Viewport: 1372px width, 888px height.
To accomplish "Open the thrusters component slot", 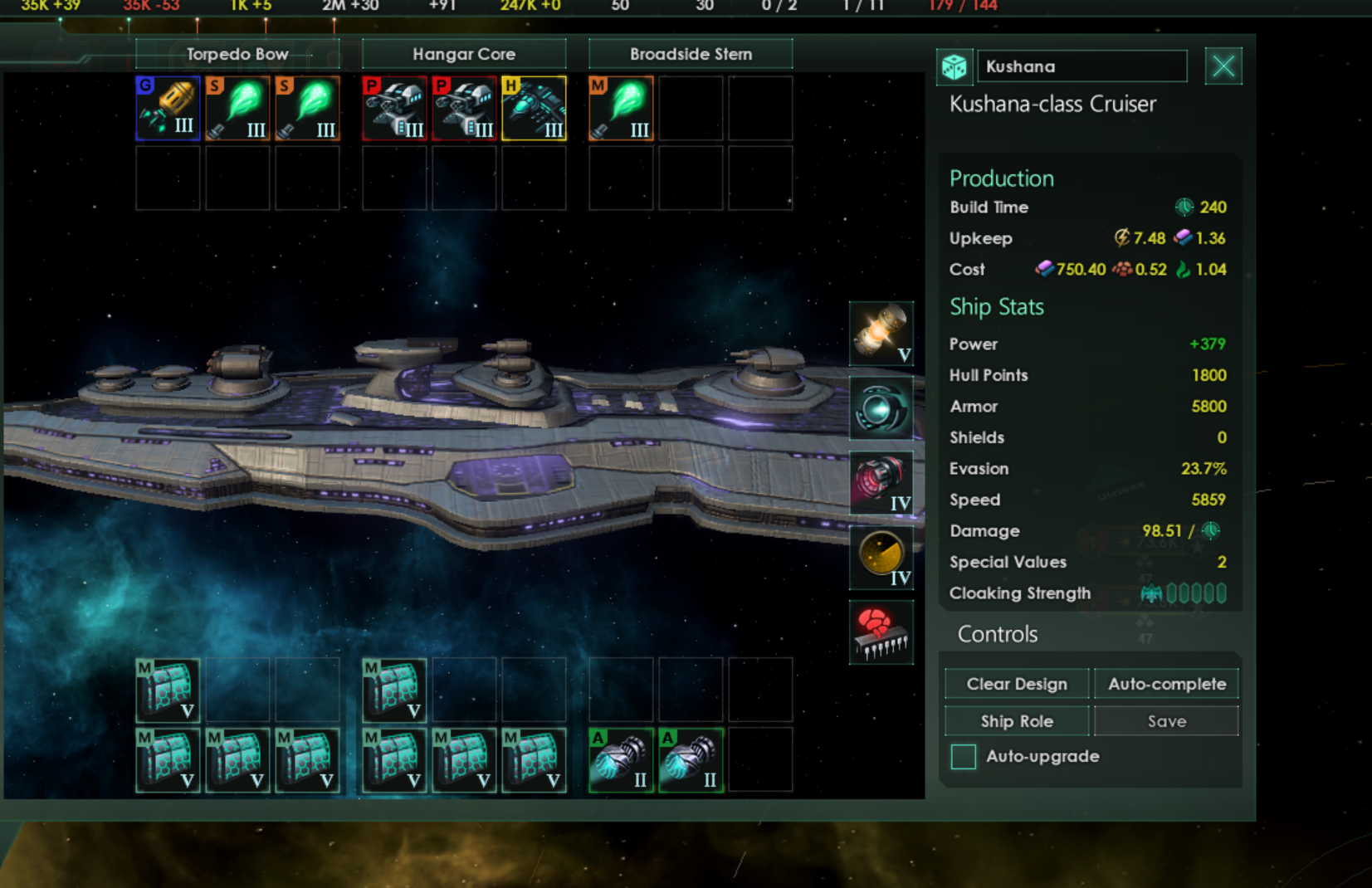I will coord(881,482).
